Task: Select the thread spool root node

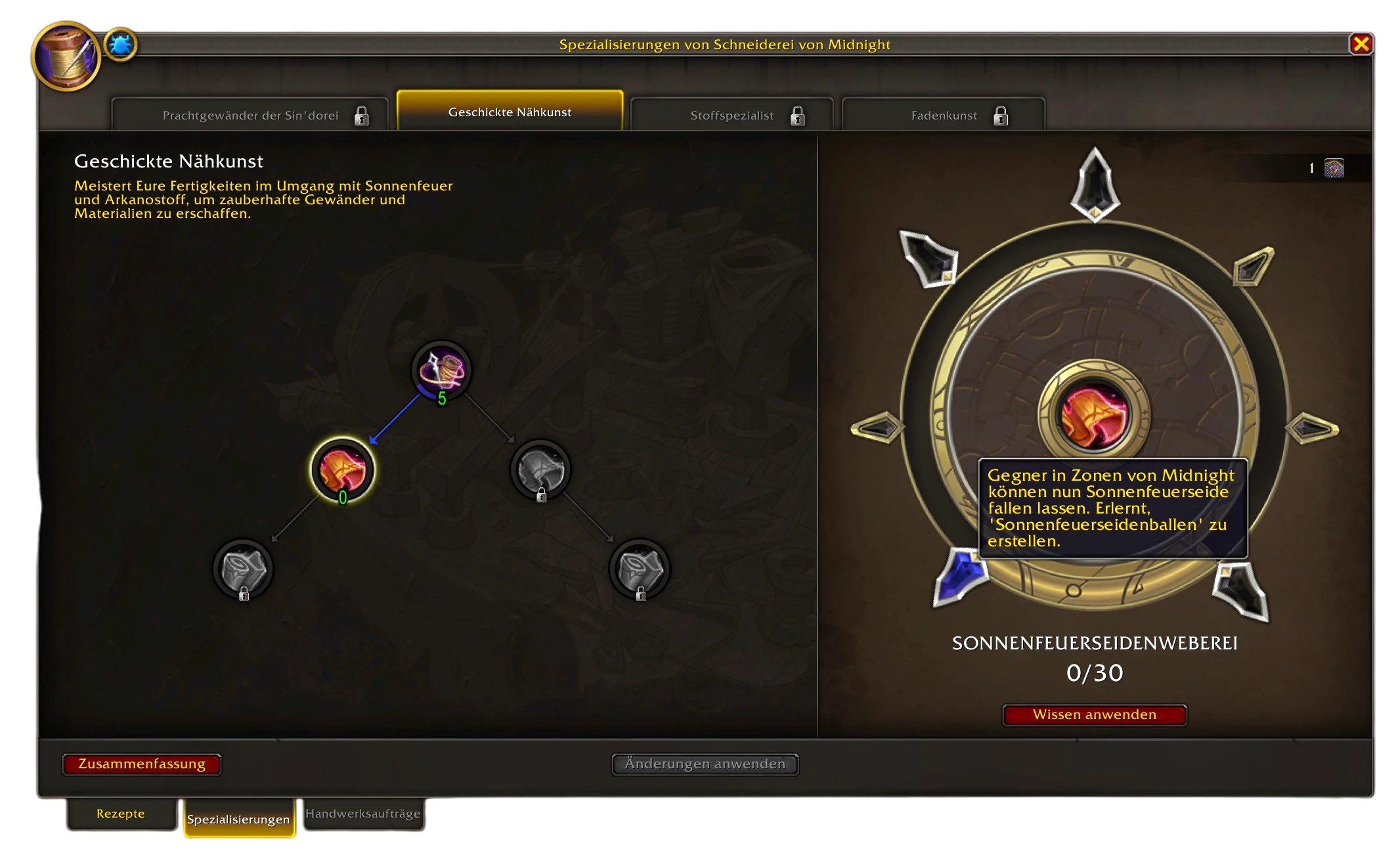Action: pos(441,370)
